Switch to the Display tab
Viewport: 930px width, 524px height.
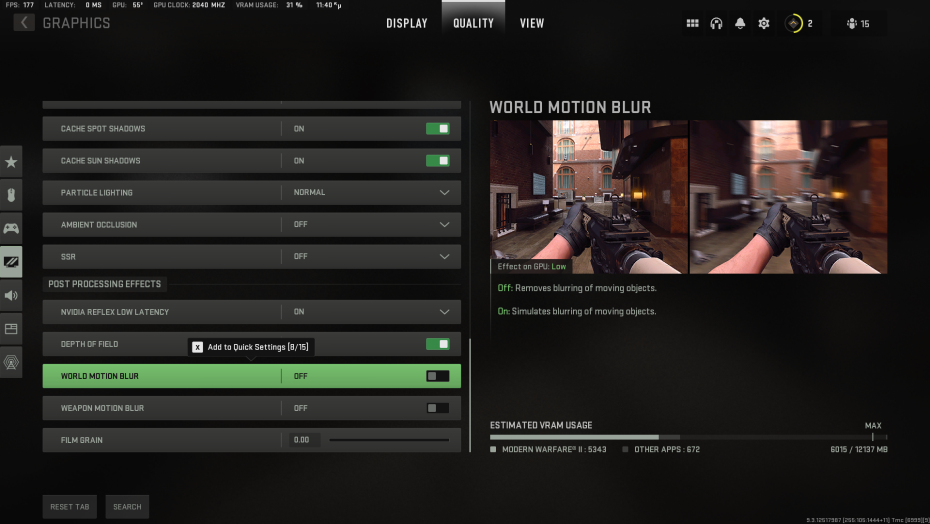click(x=406, y=23)
